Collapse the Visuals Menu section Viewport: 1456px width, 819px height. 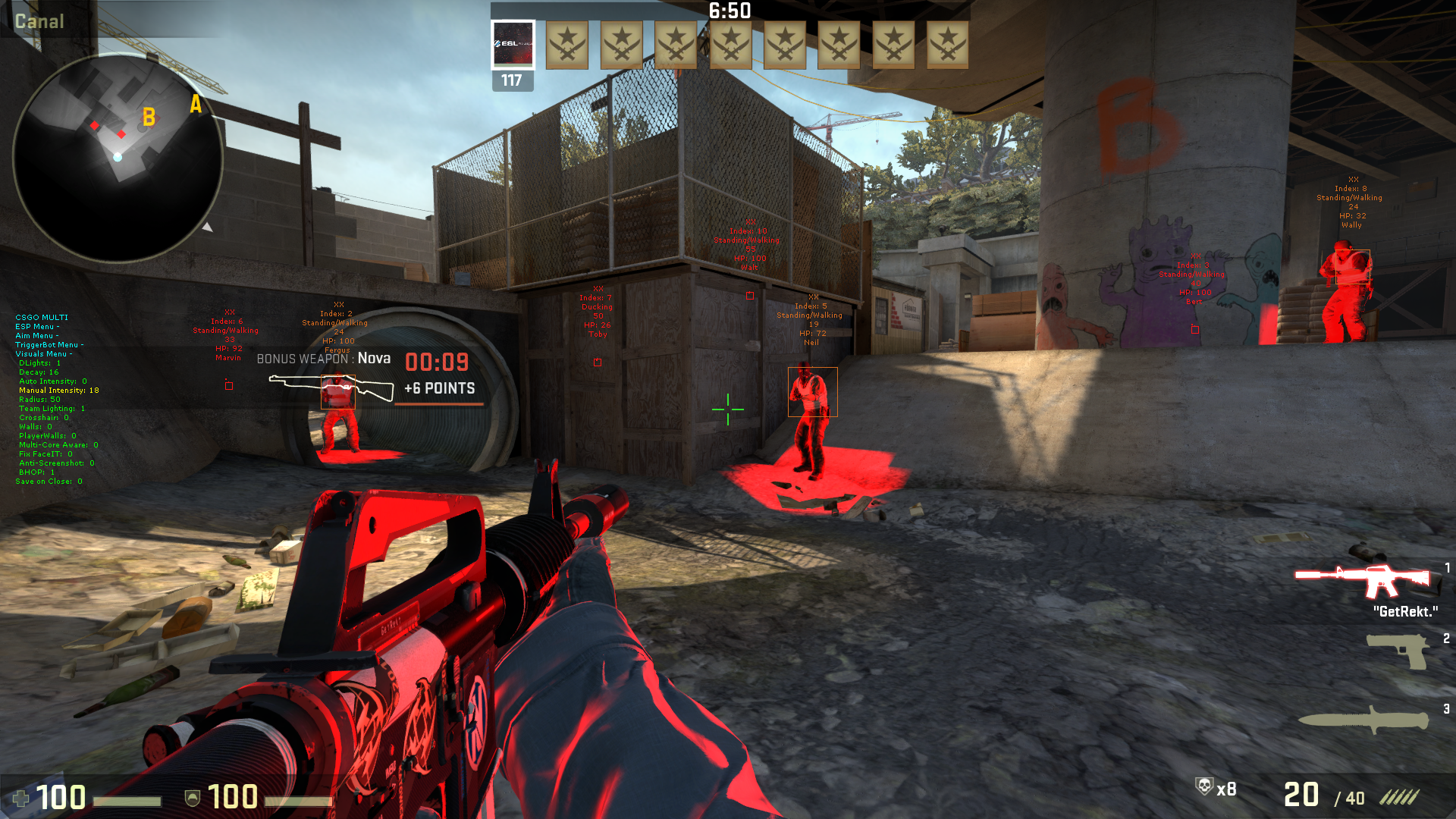click(43, 354)
